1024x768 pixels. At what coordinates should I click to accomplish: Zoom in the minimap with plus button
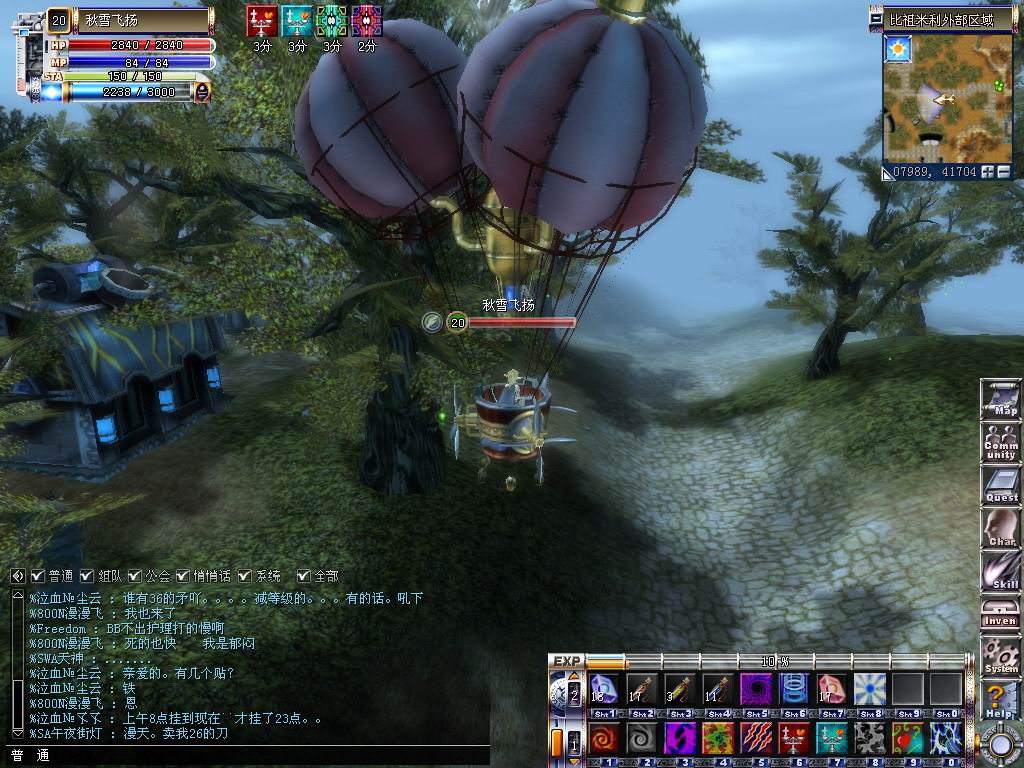tap(988, 172)
